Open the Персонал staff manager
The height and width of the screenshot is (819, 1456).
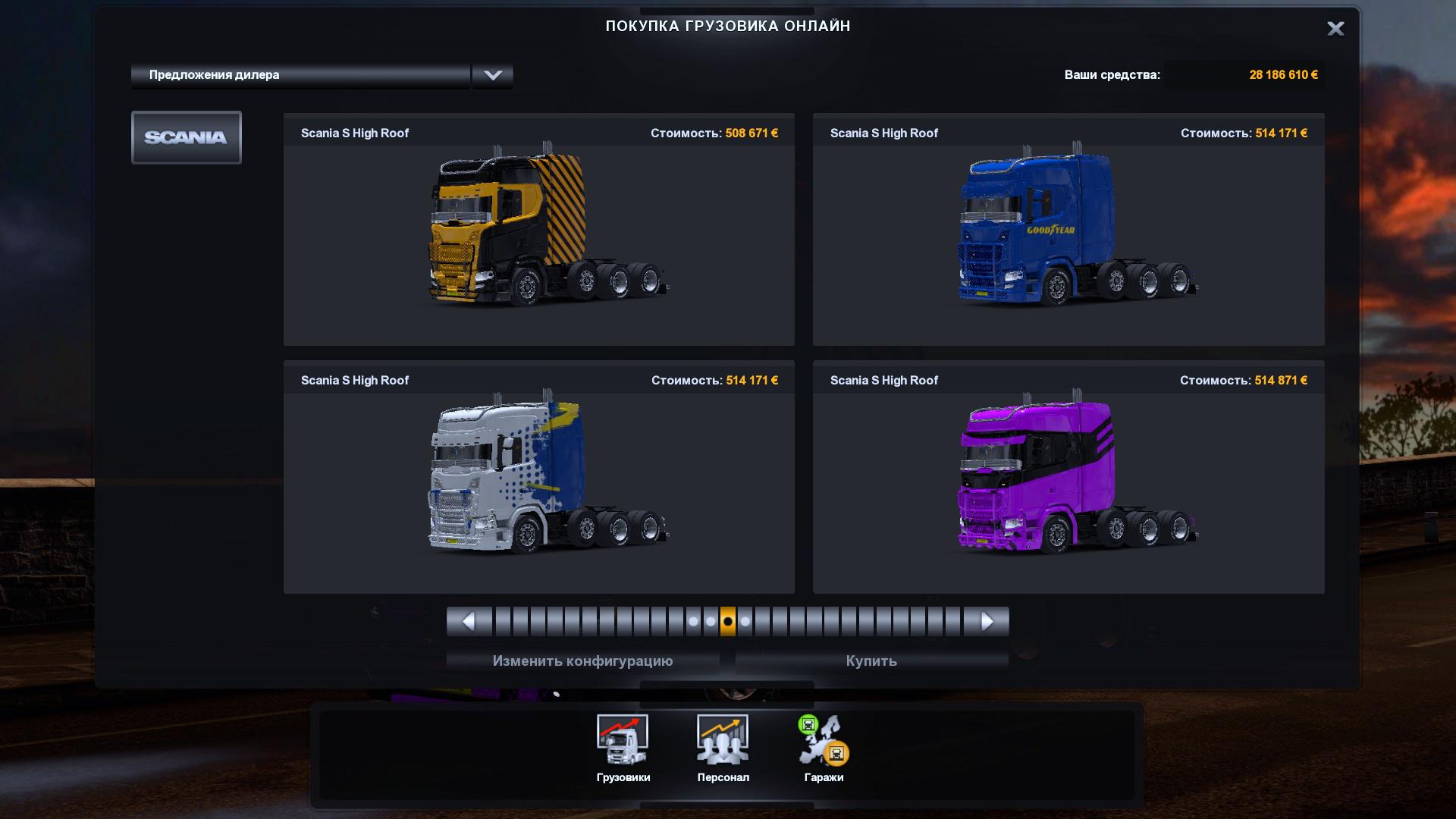click(x=723, y=748)
